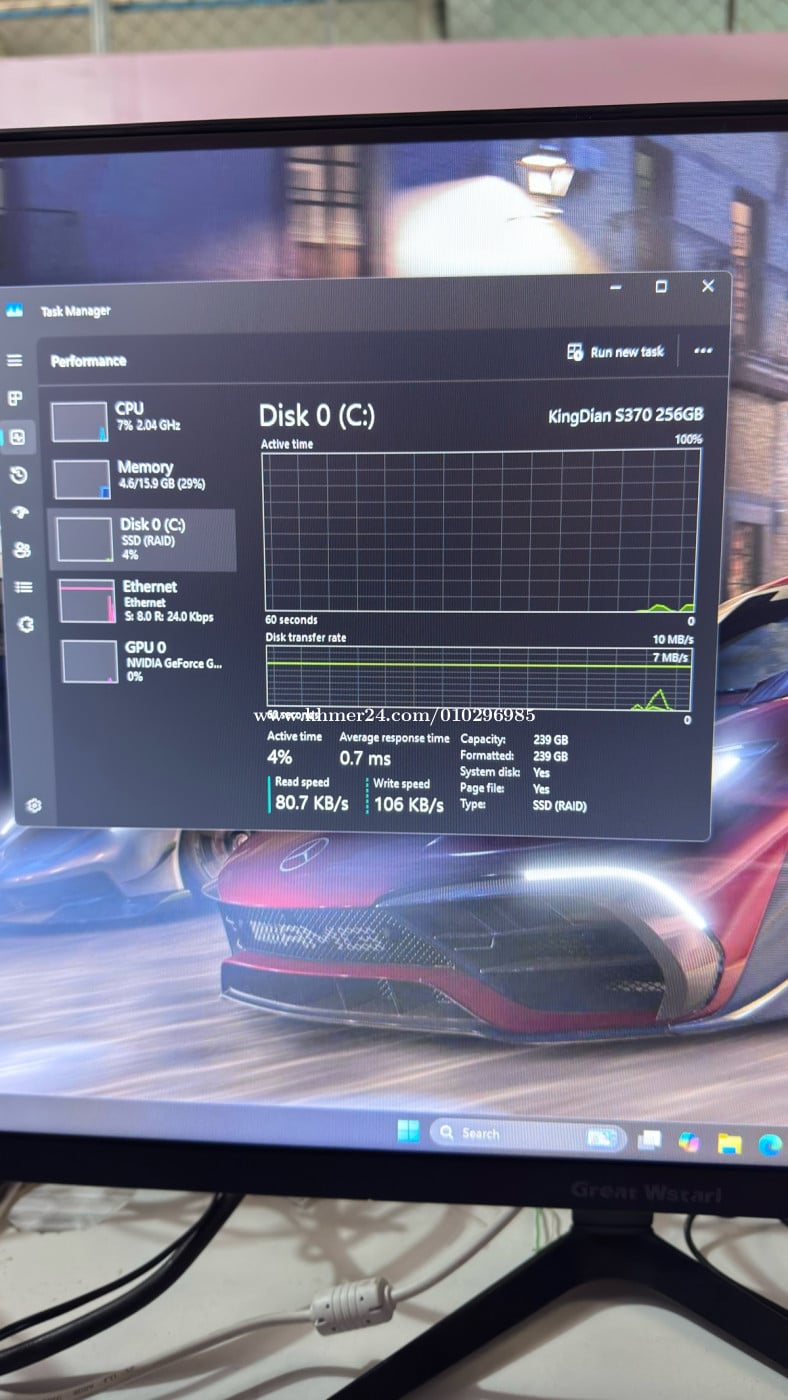Close the Task Manager window
The width and height of the screenshot is (788, 1400).
[708, 286]
